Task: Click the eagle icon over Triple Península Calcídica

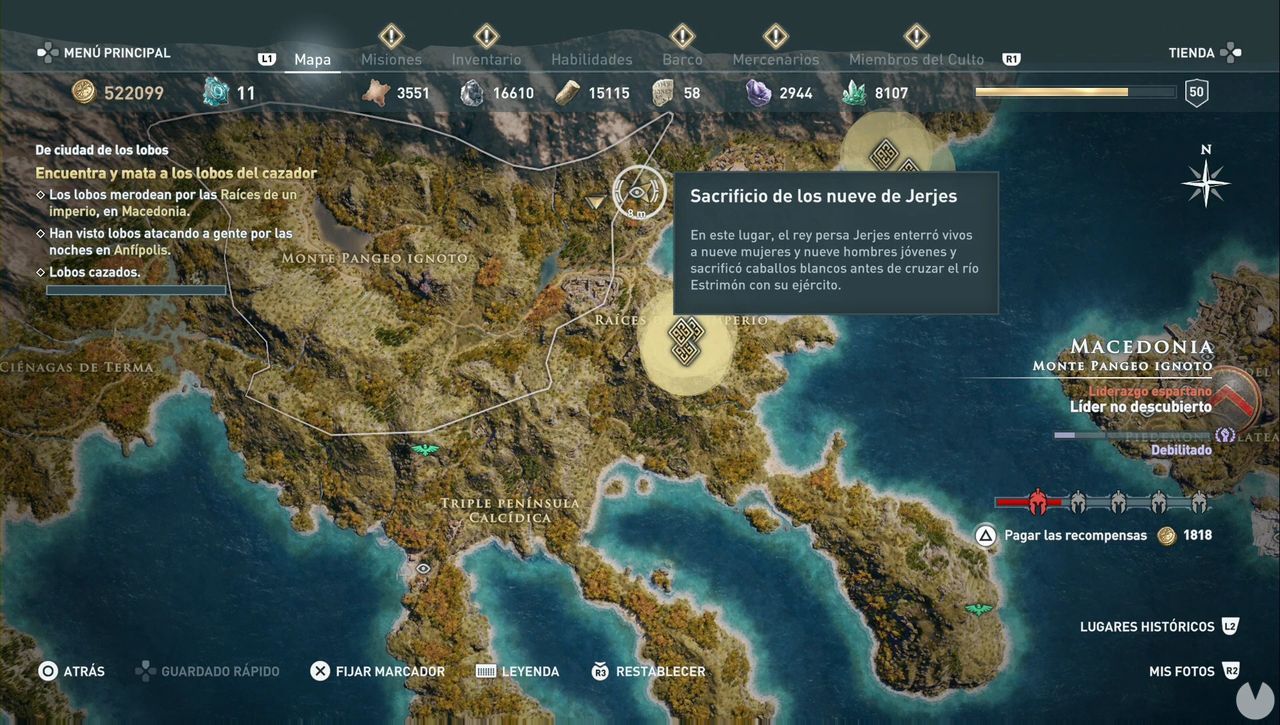Action: pyautogui.click(x=426, y=451)
